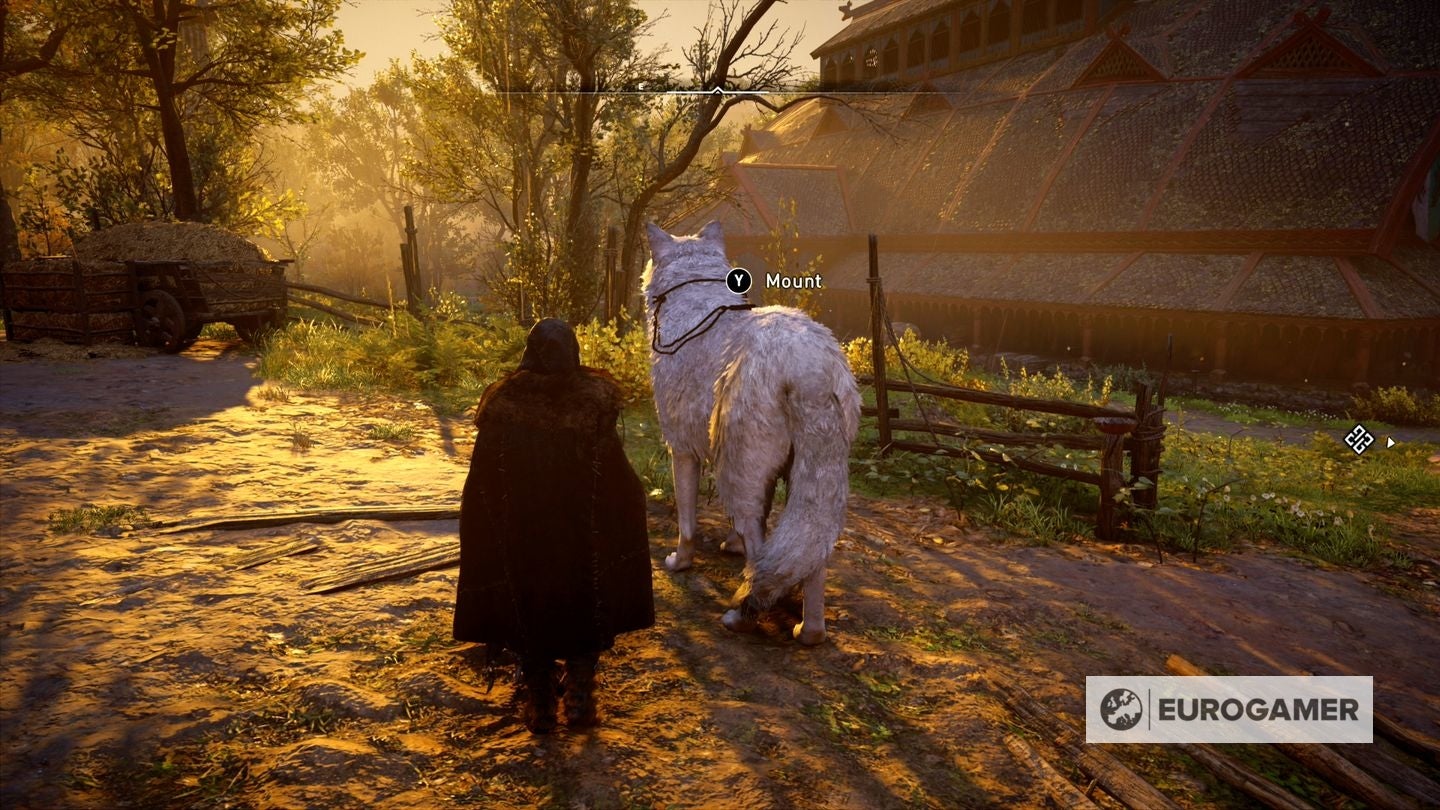Click the chevron pointer on the compass bar
This screenshot has width=1440, height=810.
click(717, 91)
